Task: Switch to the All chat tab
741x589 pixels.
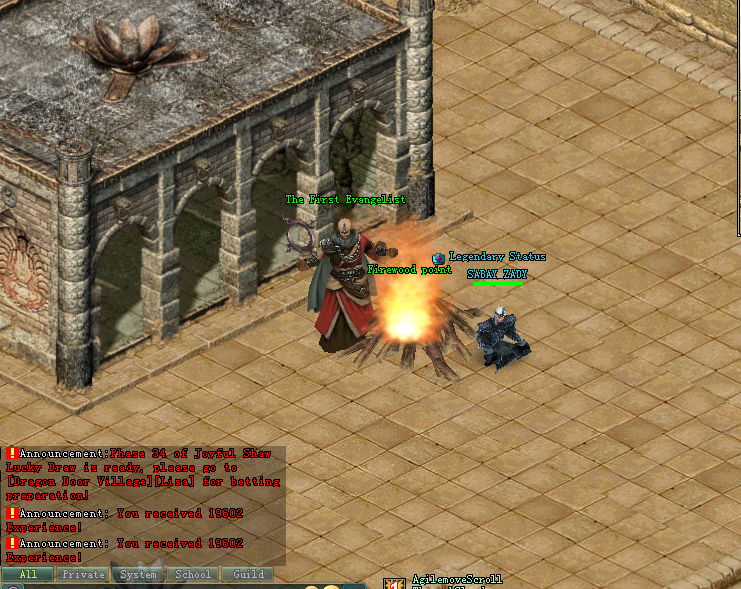Action: point(28,575)
